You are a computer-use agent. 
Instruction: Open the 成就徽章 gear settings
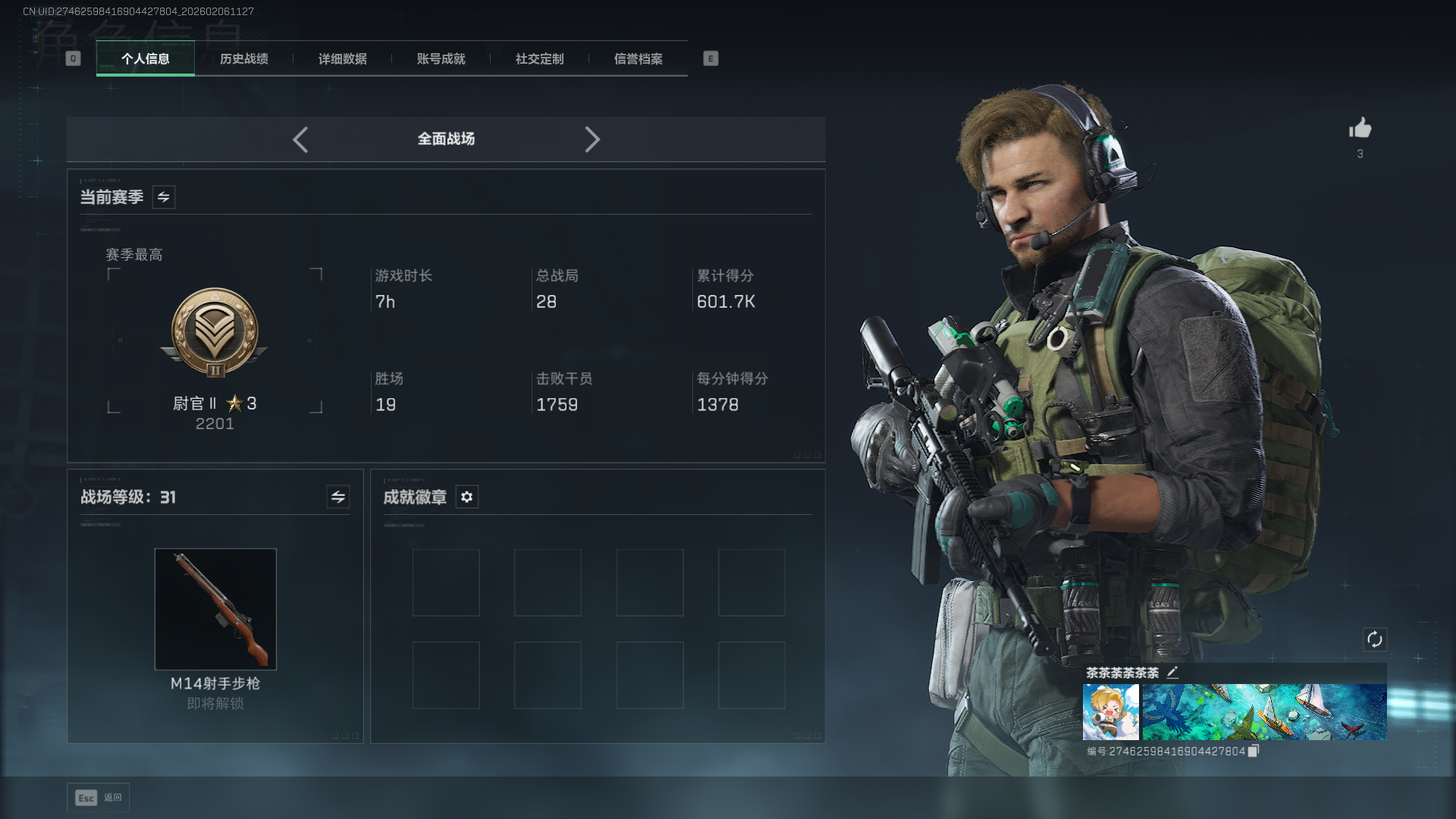point(467,497)
